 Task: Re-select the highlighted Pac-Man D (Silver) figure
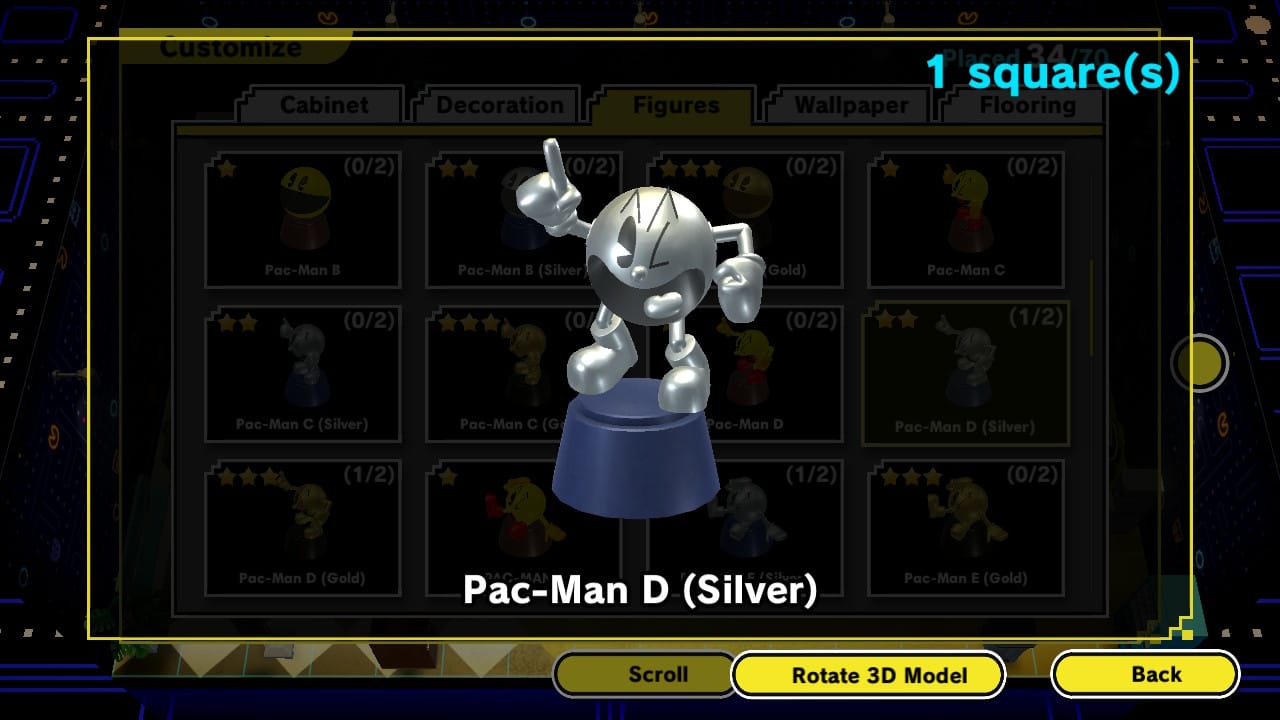pos(966,370)
